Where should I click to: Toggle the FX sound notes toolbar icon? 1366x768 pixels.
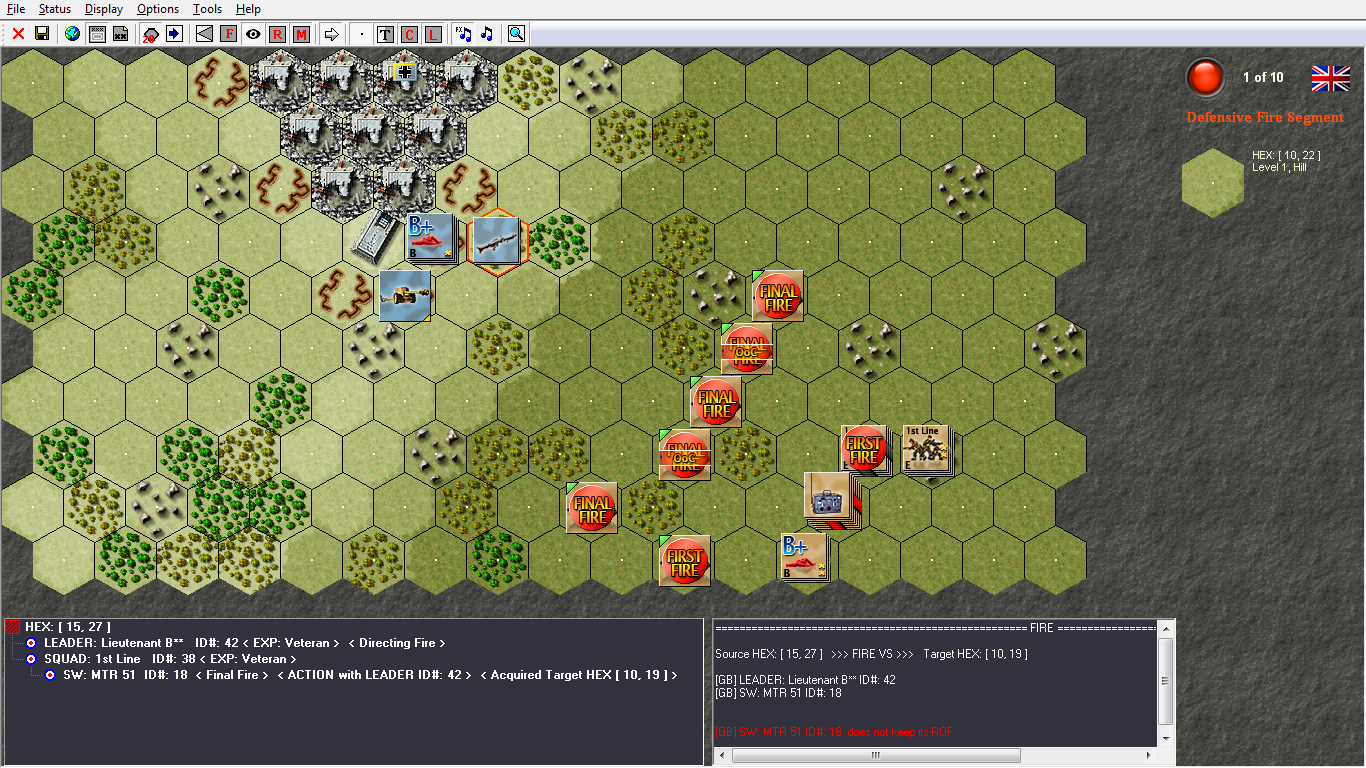[463, 34]
